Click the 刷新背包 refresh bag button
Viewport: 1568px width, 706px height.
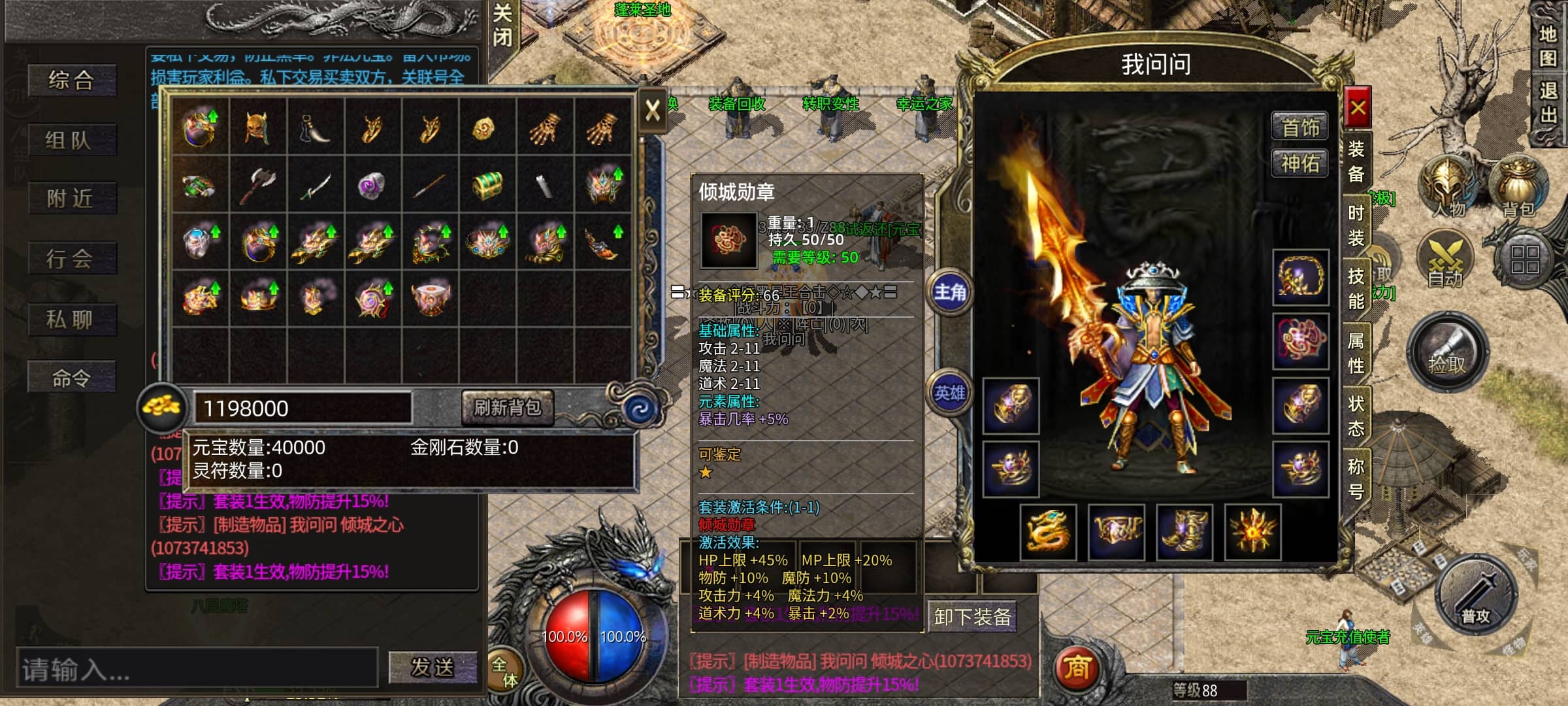click(507, 408)
